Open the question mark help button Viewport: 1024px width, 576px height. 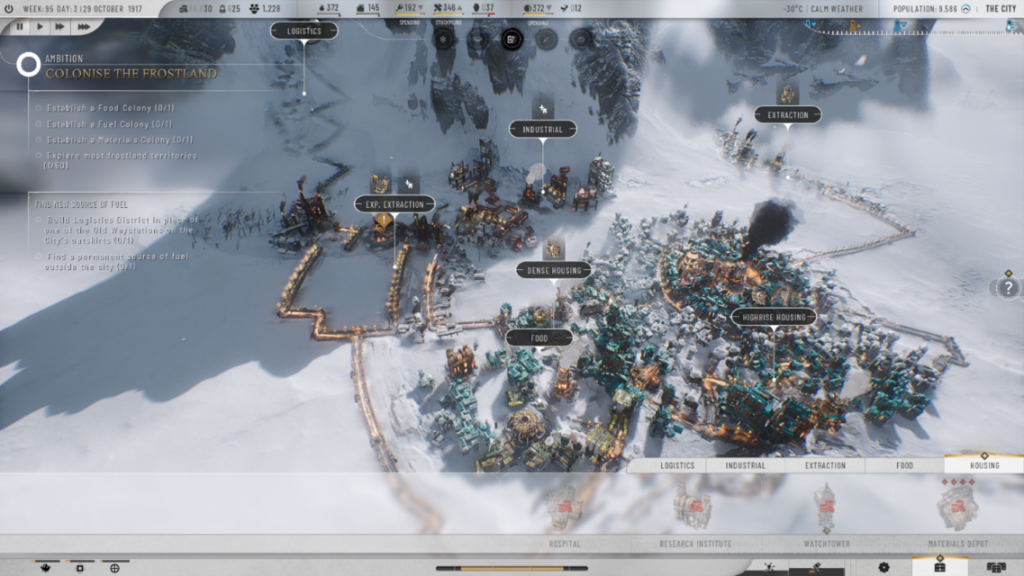tap(1007, 288)
